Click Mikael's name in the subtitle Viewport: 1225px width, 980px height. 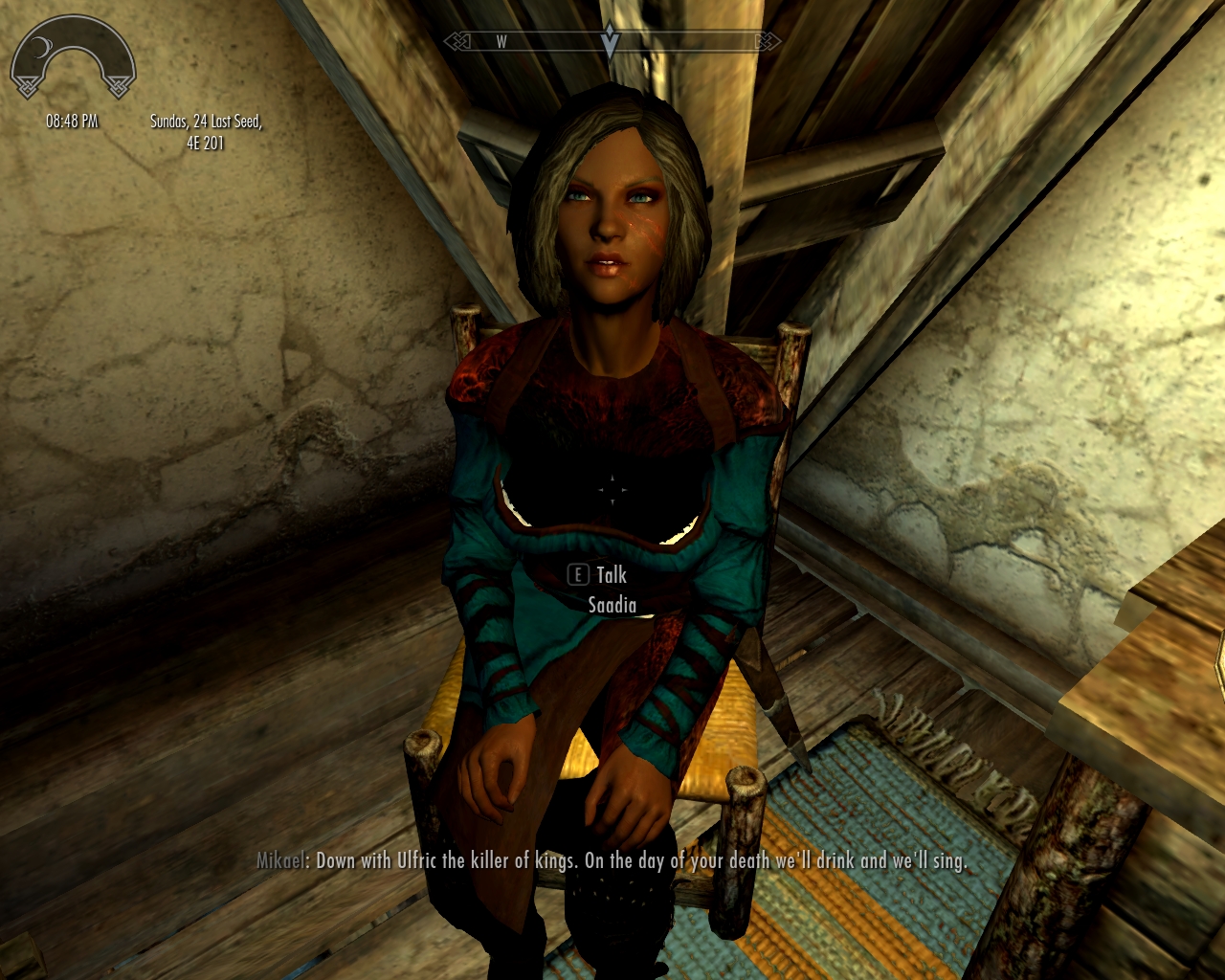[280, 860]
